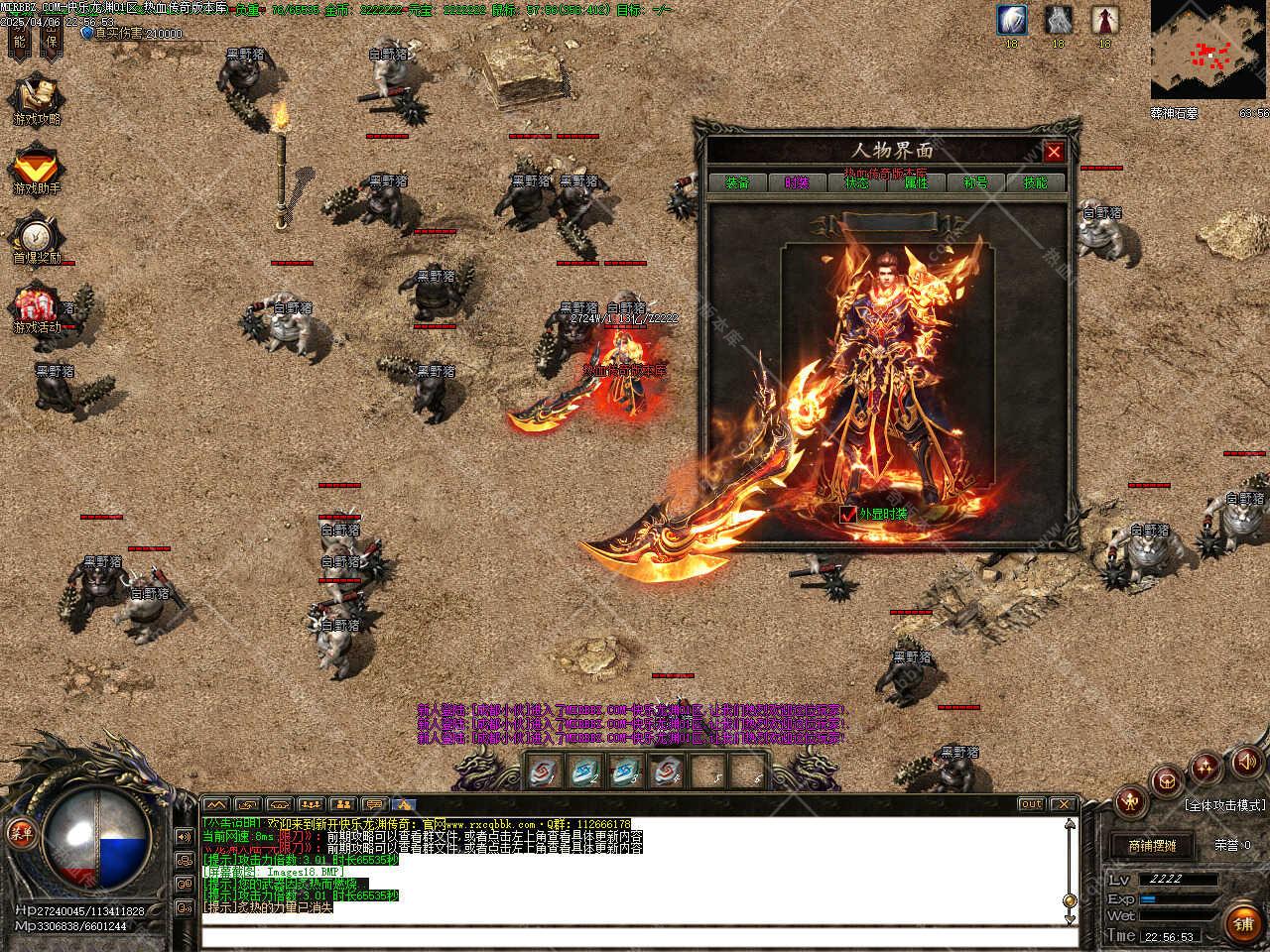
Task: Switch to the 称号 titles tab
Action: pyautogui.click(x=975, y=182)
